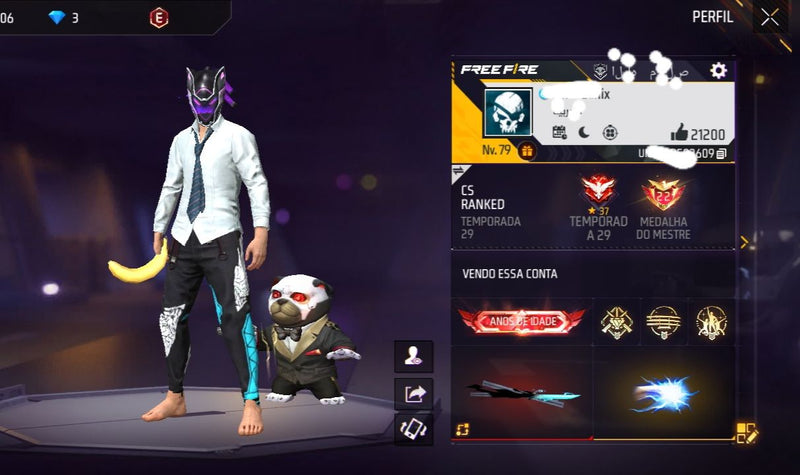
Task: Switch ranked mode using the swap arrows
Action: pos(457,171)
